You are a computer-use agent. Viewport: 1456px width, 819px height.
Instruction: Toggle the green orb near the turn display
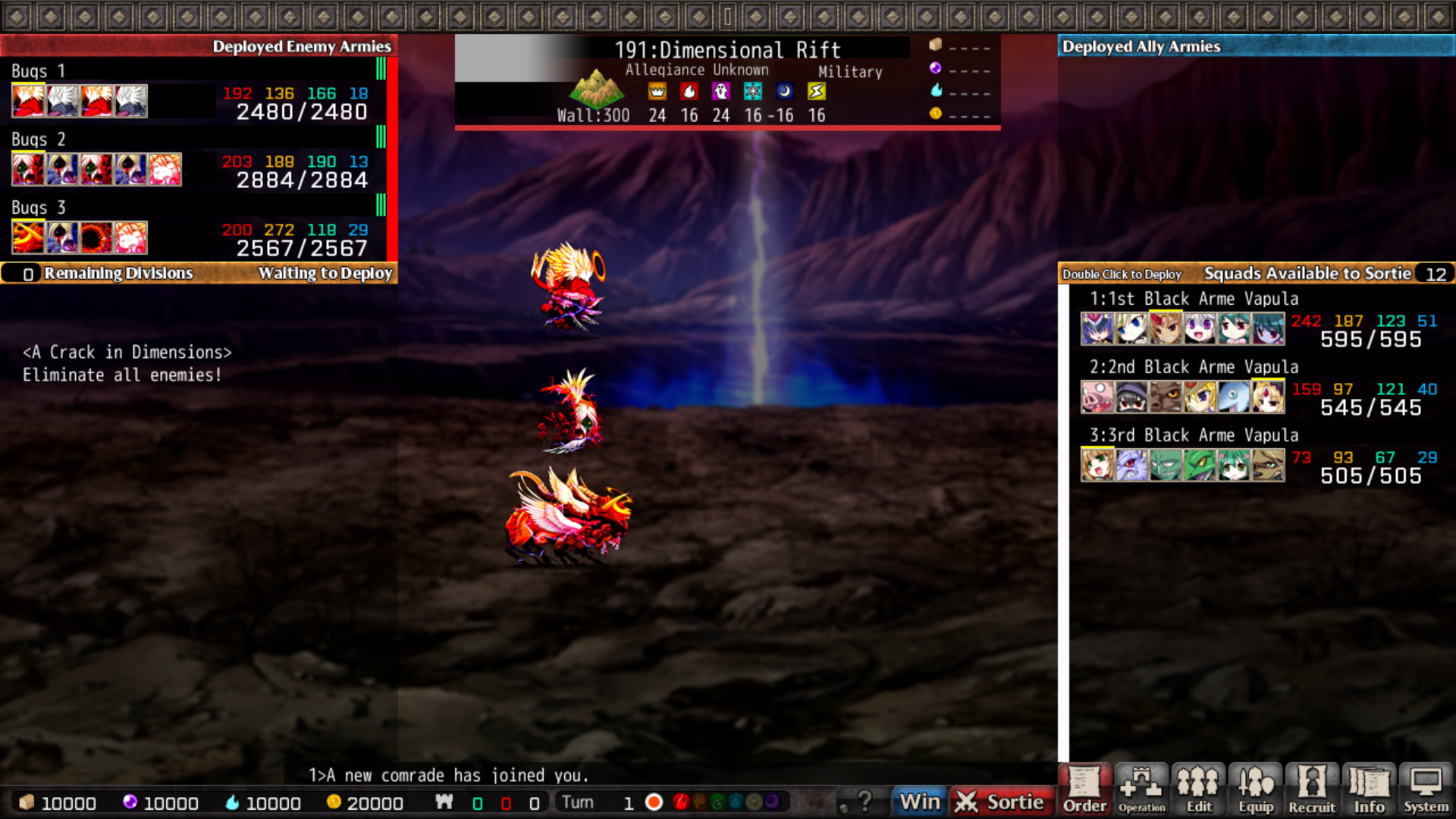point(718,802)
